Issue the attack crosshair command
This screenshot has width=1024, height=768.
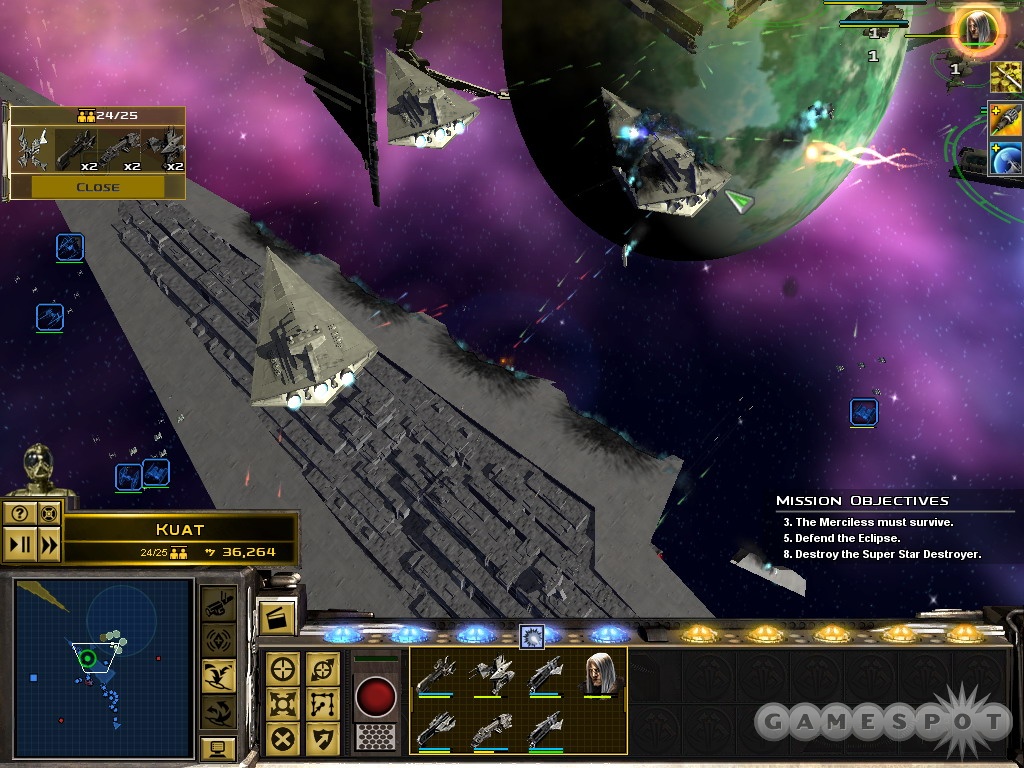[x=283, y=670]
